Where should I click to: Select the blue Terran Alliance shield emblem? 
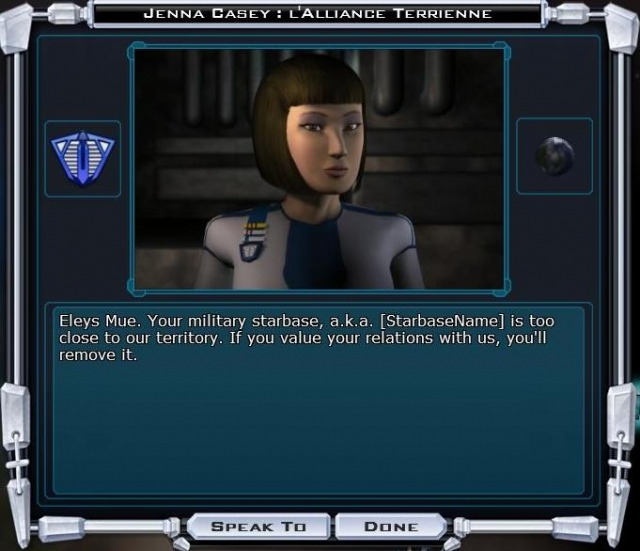pos(82,158)
